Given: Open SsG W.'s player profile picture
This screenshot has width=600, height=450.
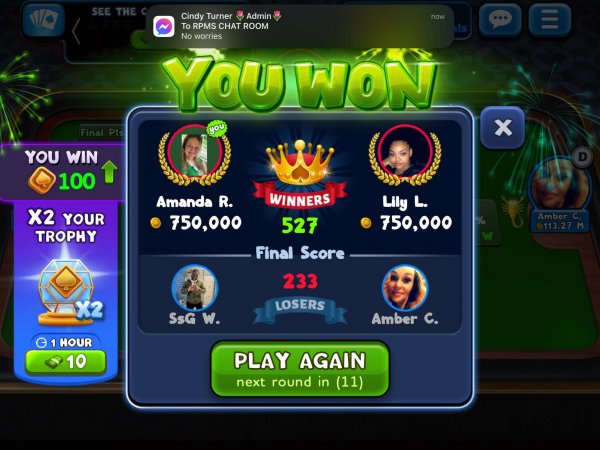Looking at the screenshot, I should 195,288.
